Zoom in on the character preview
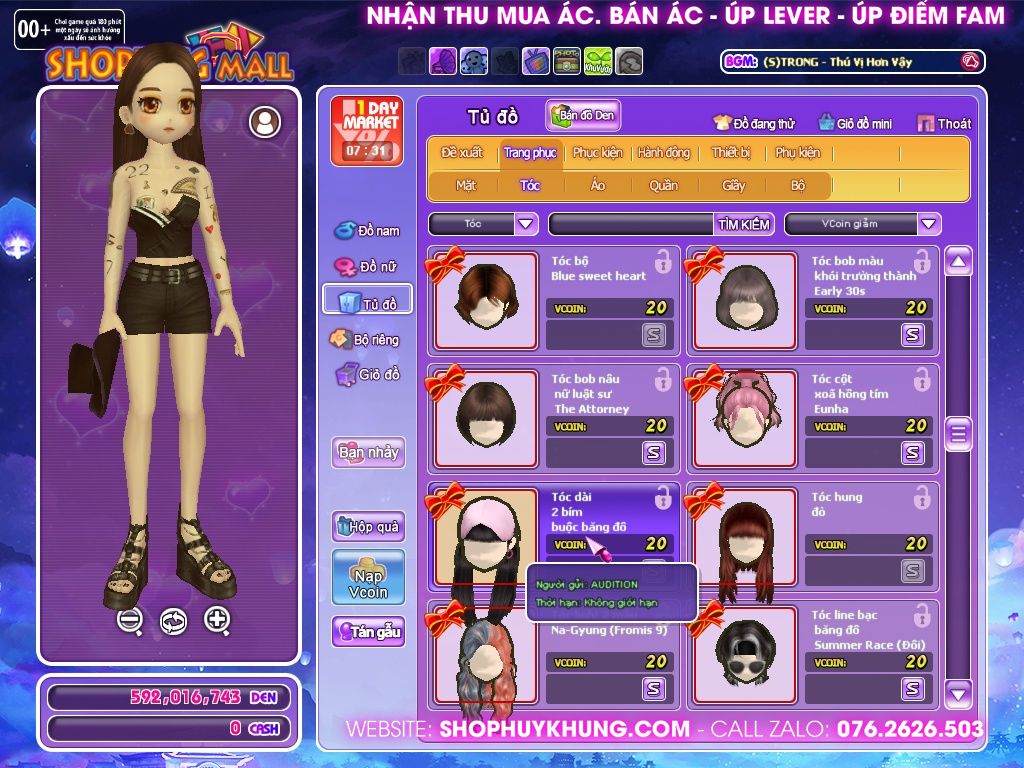This screenshot has width=1024, height=768. click(x=217, y=619)
